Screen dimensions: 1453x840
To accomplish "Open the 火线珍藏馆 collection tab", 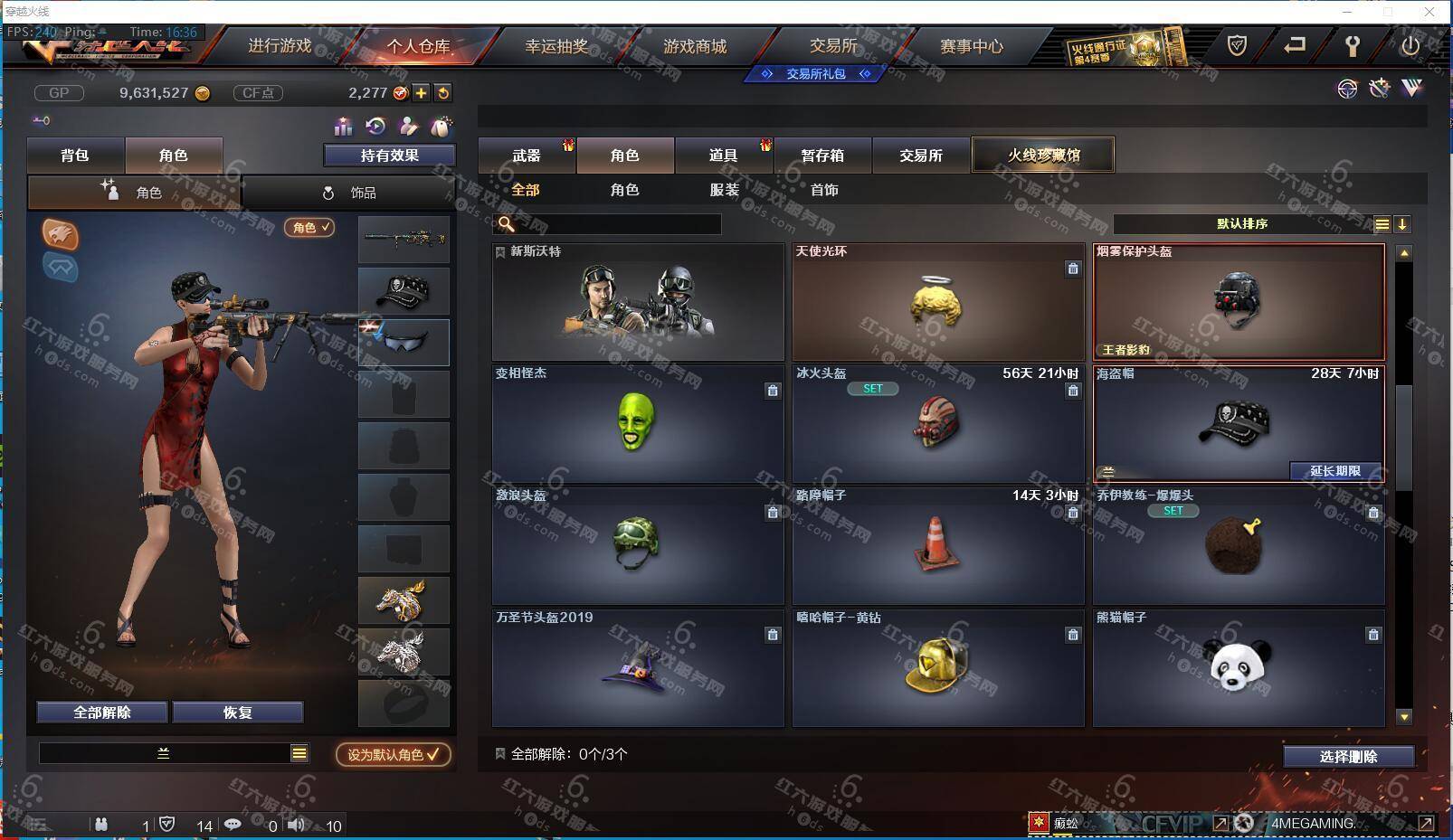I will tap(1043, 156).
